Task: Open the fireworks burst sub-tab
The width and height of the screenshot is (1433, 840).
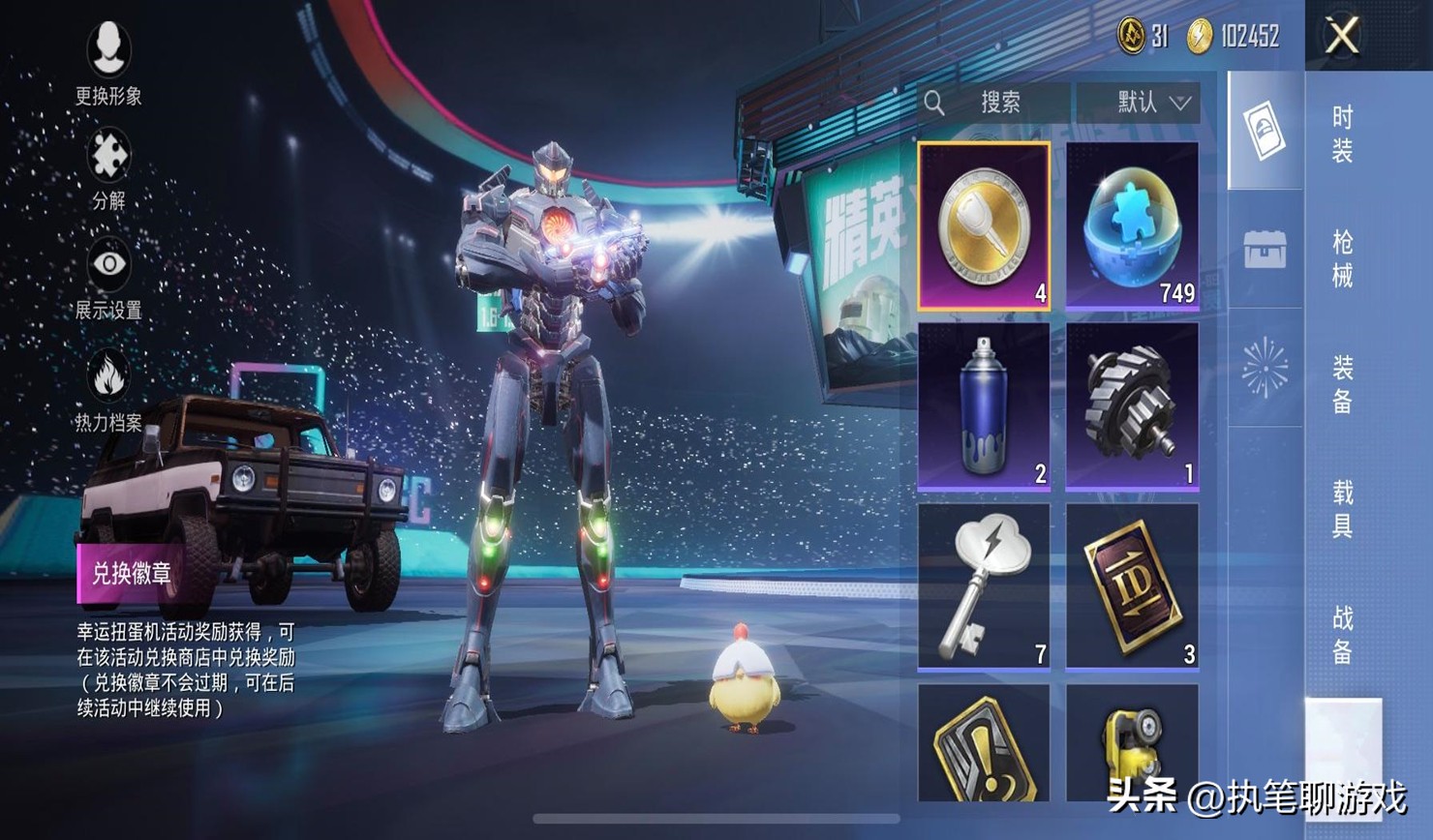Action: (x=1265, y=368)
